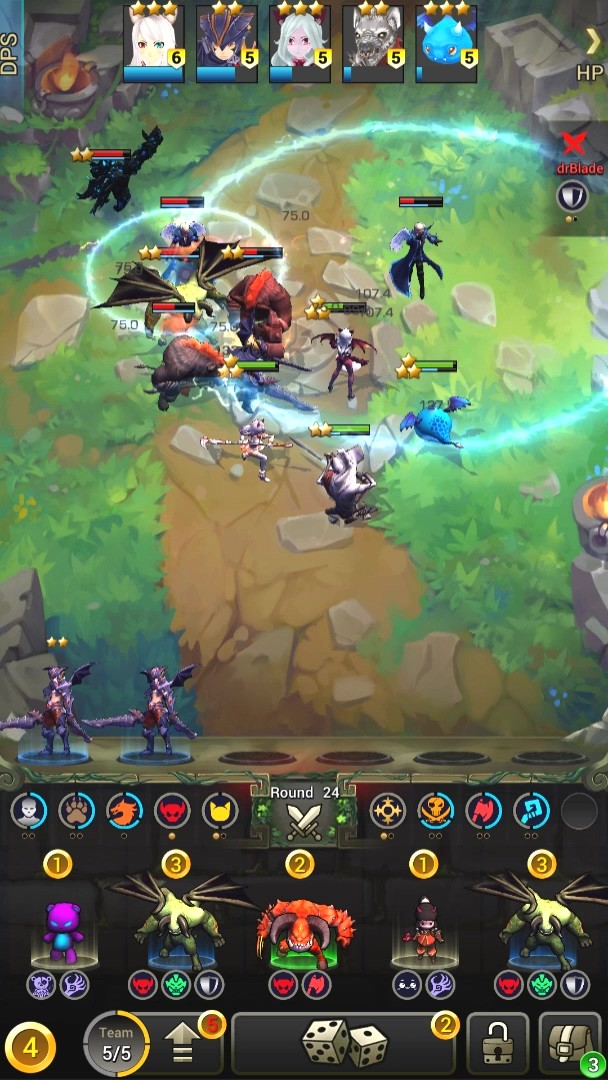Switch to the DPS stats tab
Image resolution: width=608 pixels, height=1080 pixels.
click(10, 53)
